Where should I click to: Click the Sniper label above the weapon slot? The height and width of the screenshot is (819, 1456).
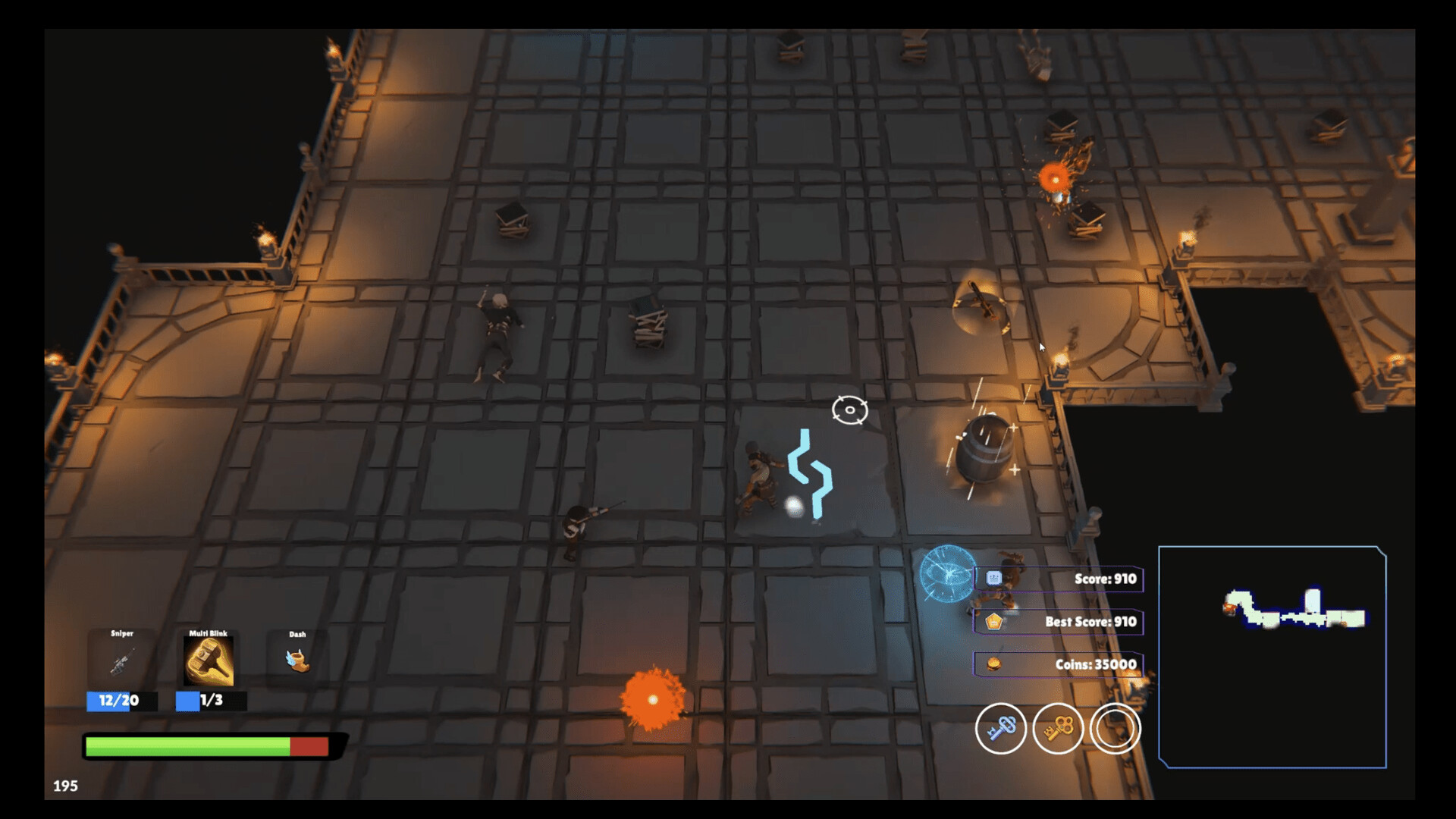tap(121, 632)
